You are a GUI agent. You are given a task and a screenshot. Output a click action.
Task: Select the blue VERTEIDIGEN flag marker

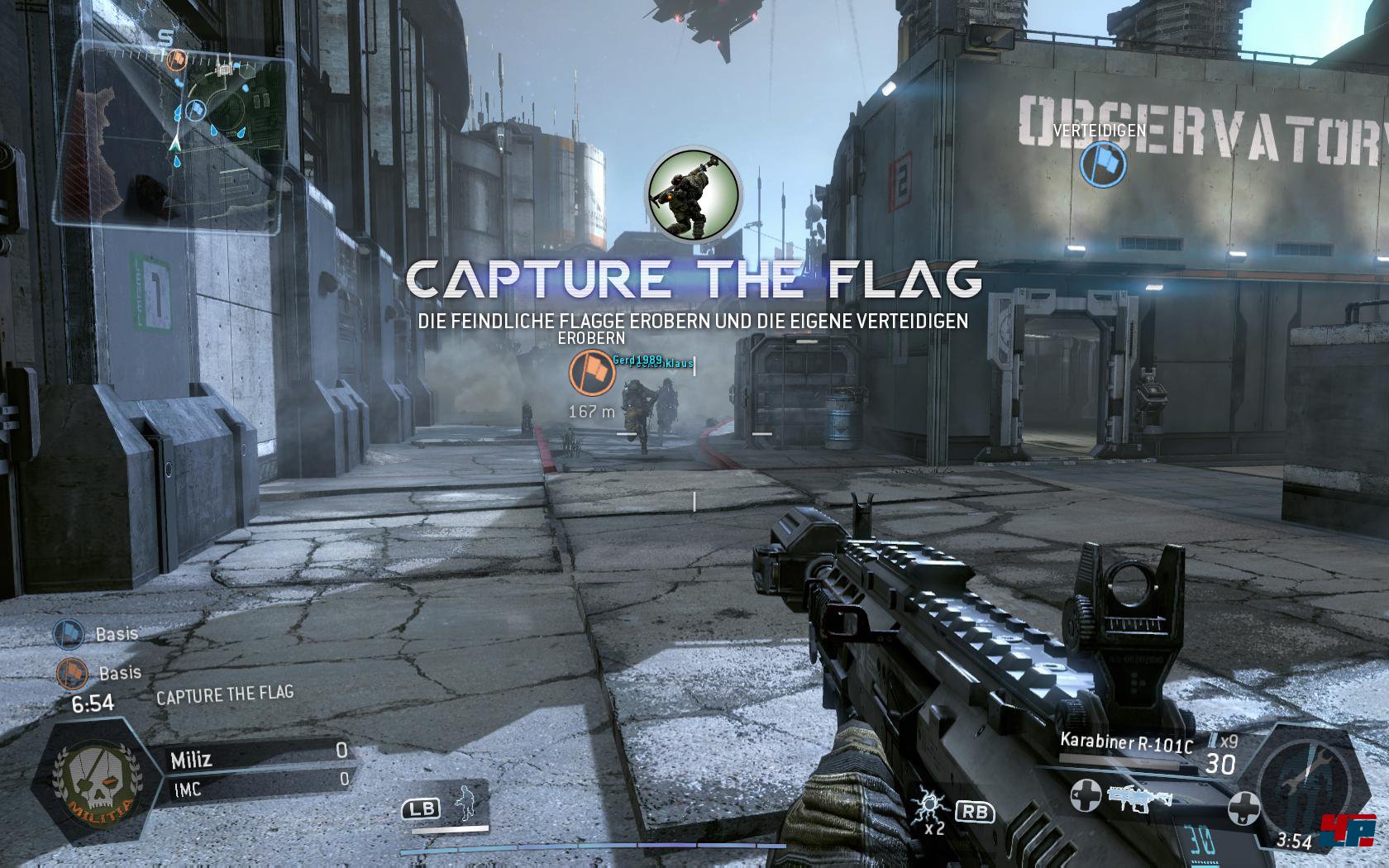[1103, 164]
